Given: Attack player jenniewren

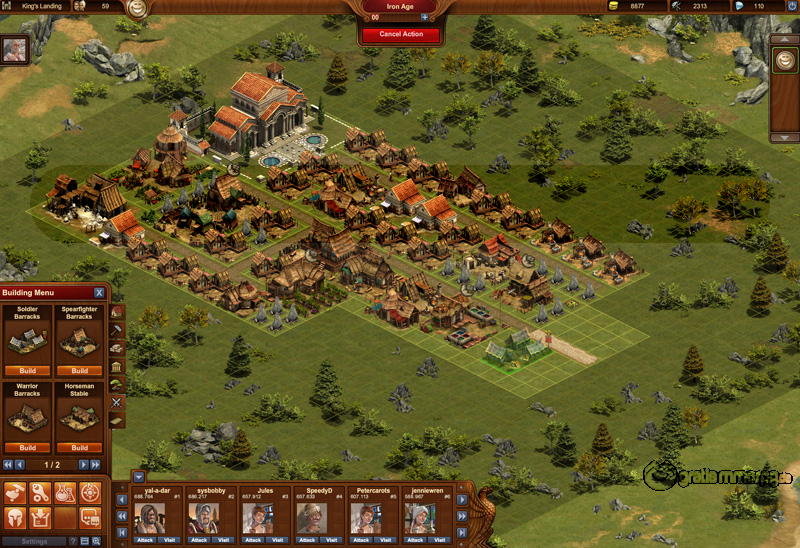Looking at the screenshot, I should point(412,539).
